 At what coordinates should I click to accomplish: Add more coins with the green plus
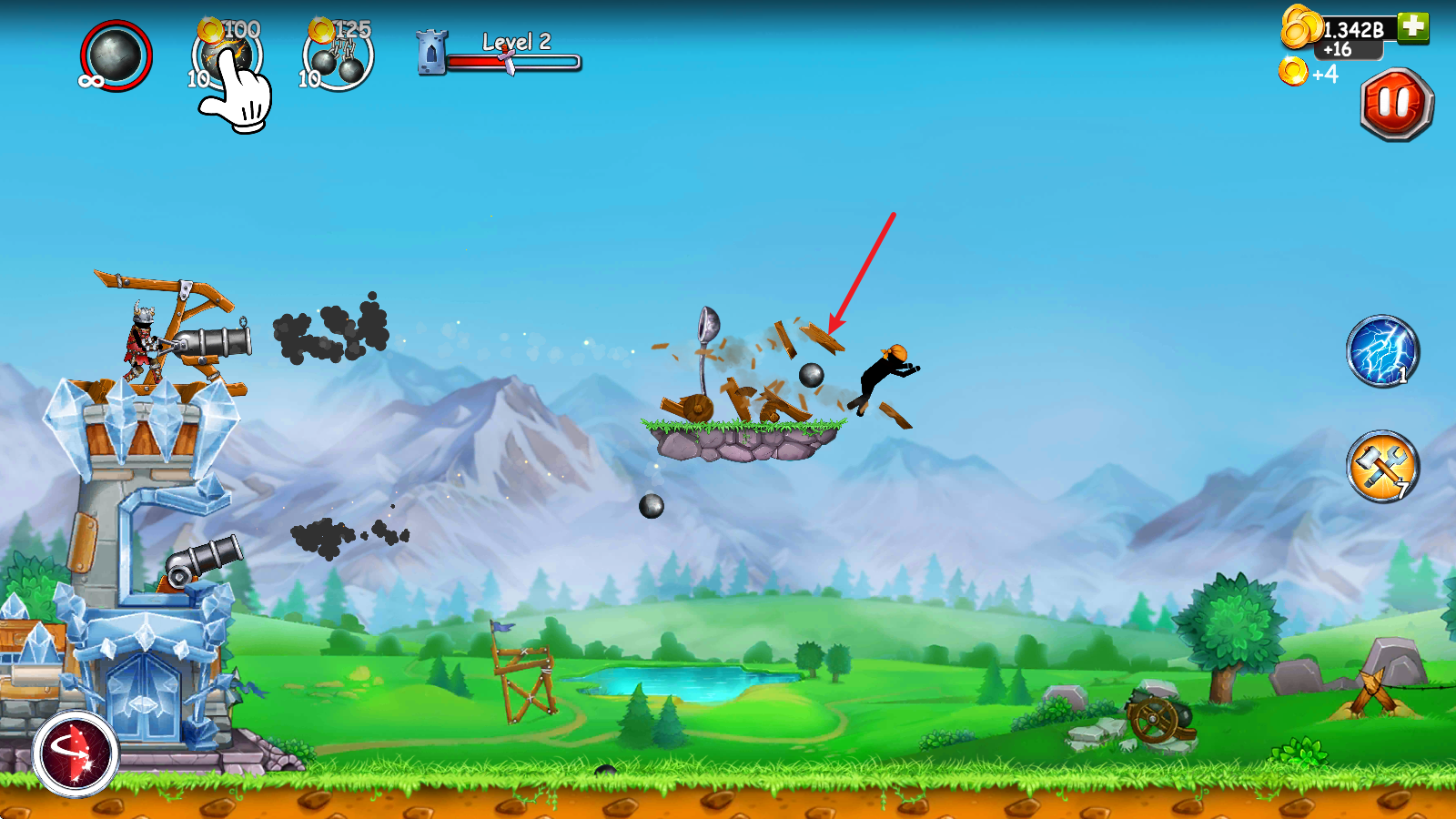(x=1413, y=26)
